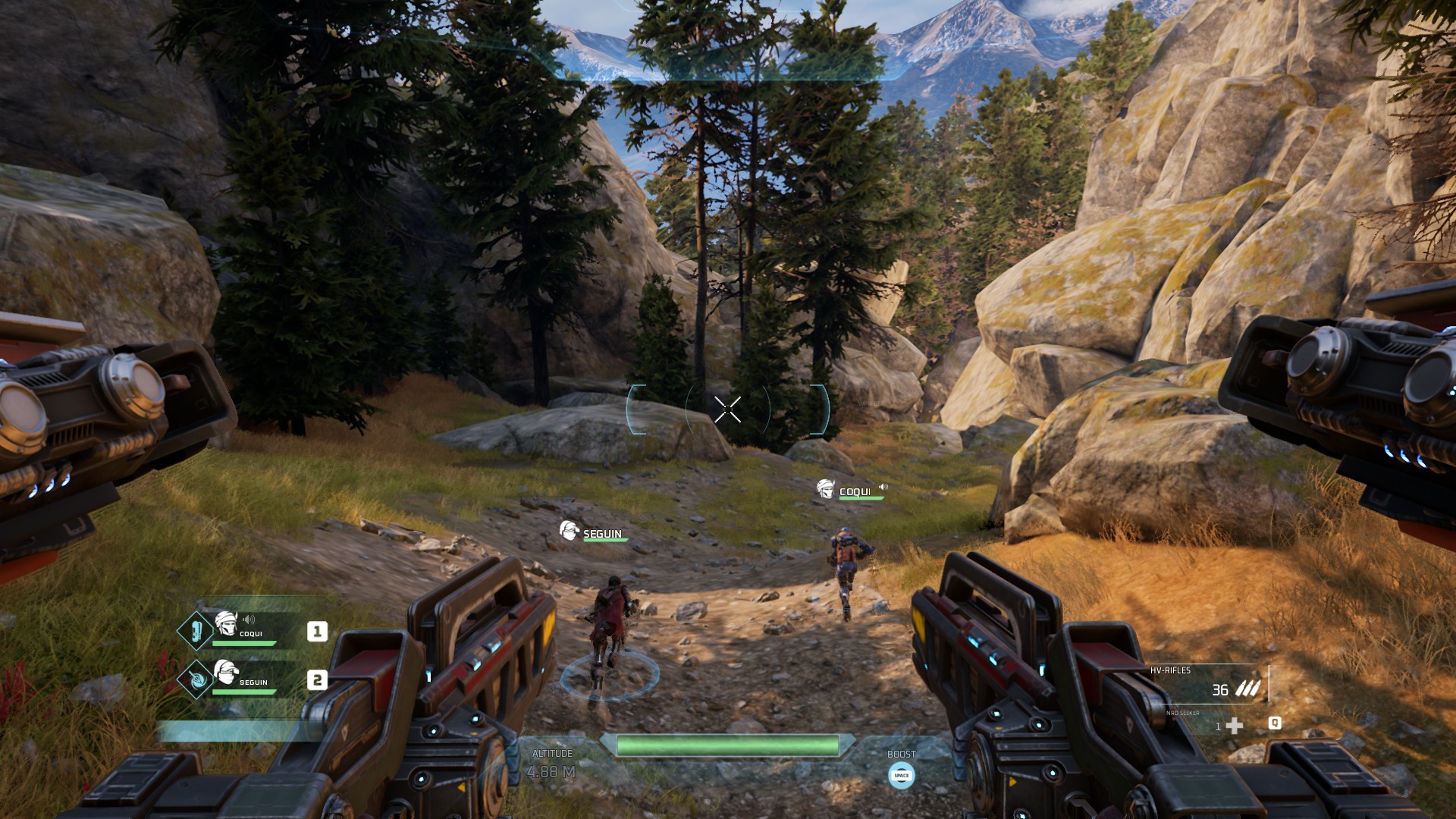This screenshot has width=1456, height=819.
Task: Select Seguin's squad portrait in the team list
Action: click(x=225, y=672)
